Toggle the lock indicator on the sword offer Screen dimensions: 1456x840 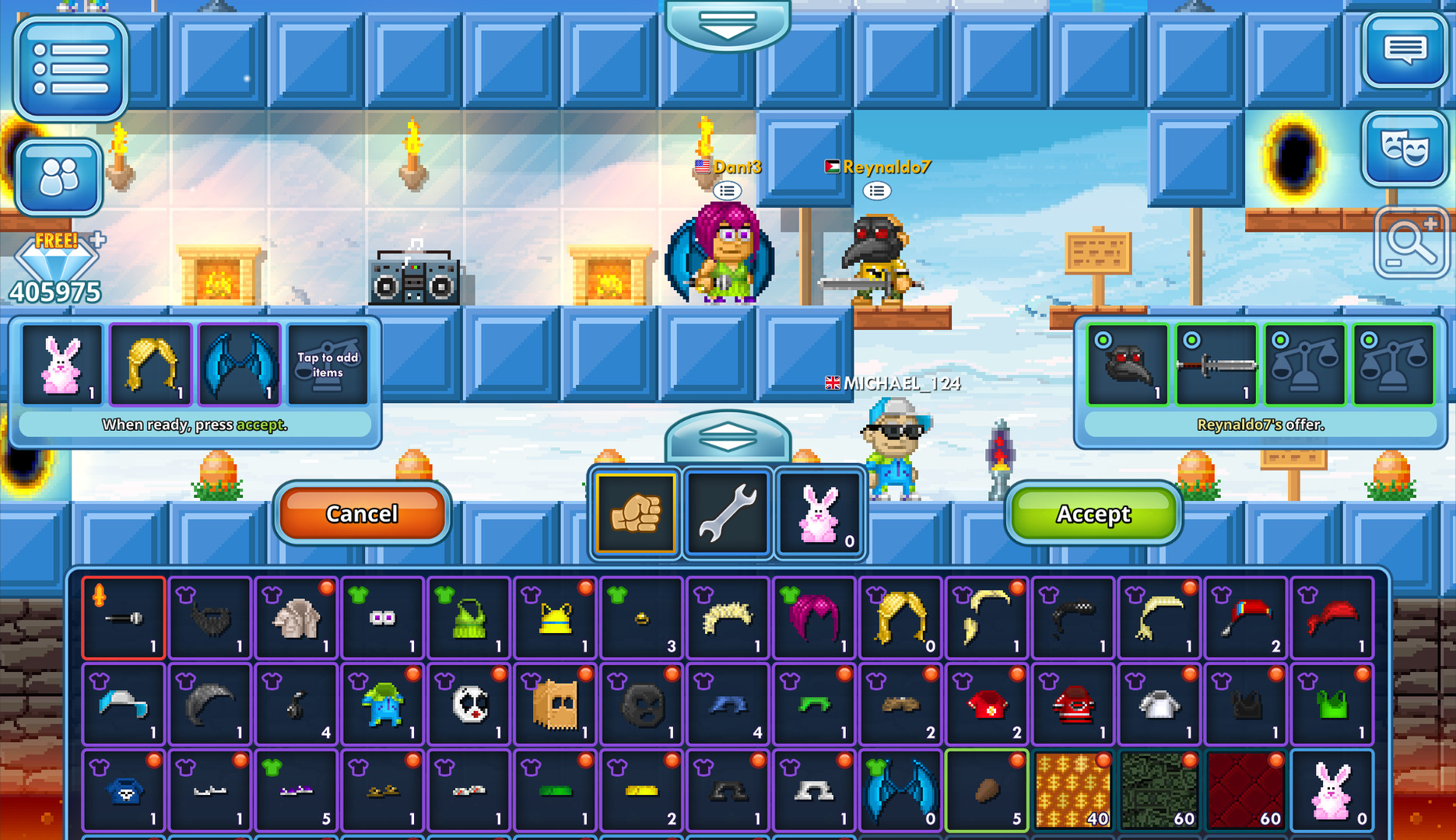[x=1191, y=339]
